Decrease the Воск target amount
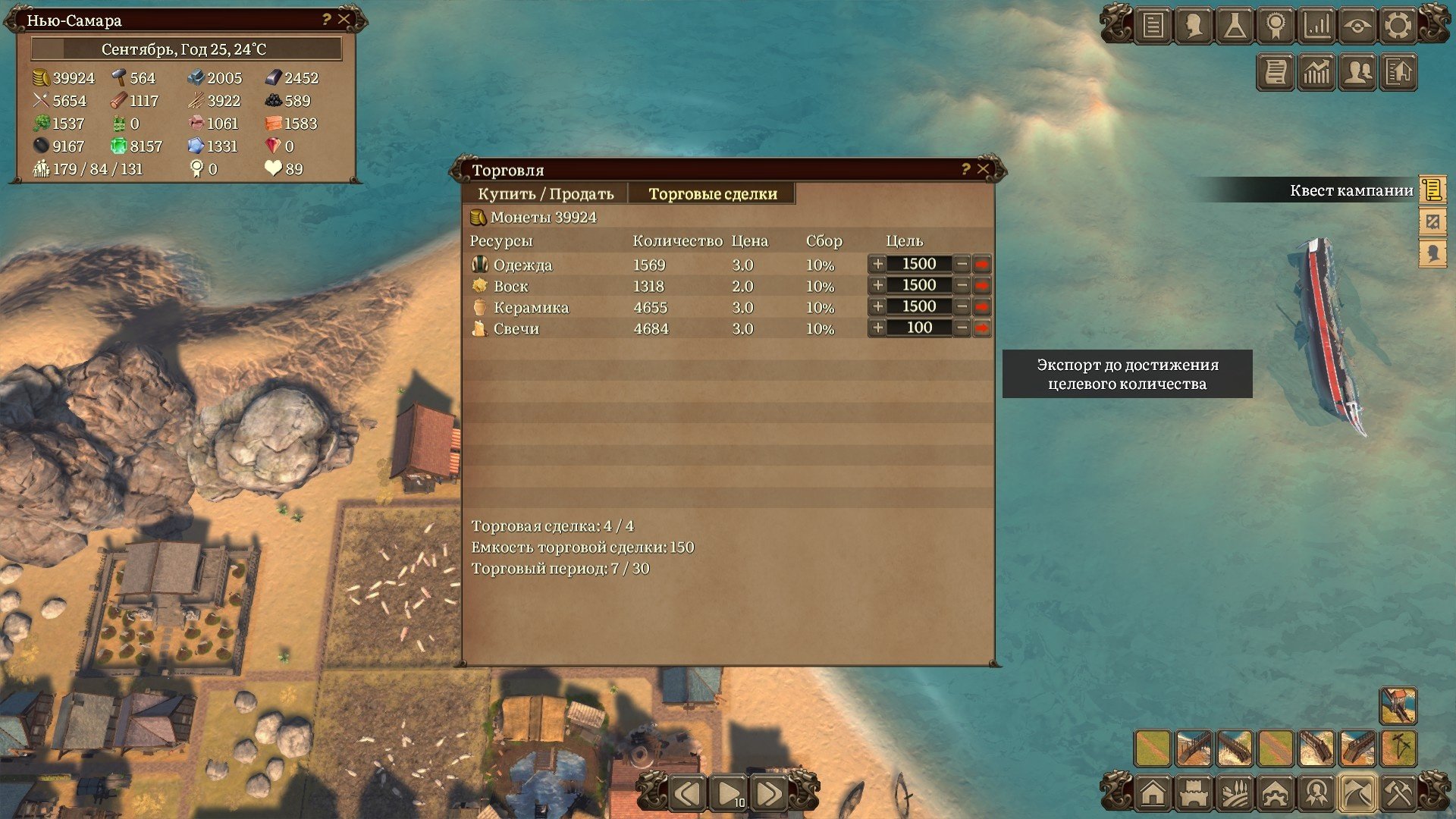 pos(962,285)
